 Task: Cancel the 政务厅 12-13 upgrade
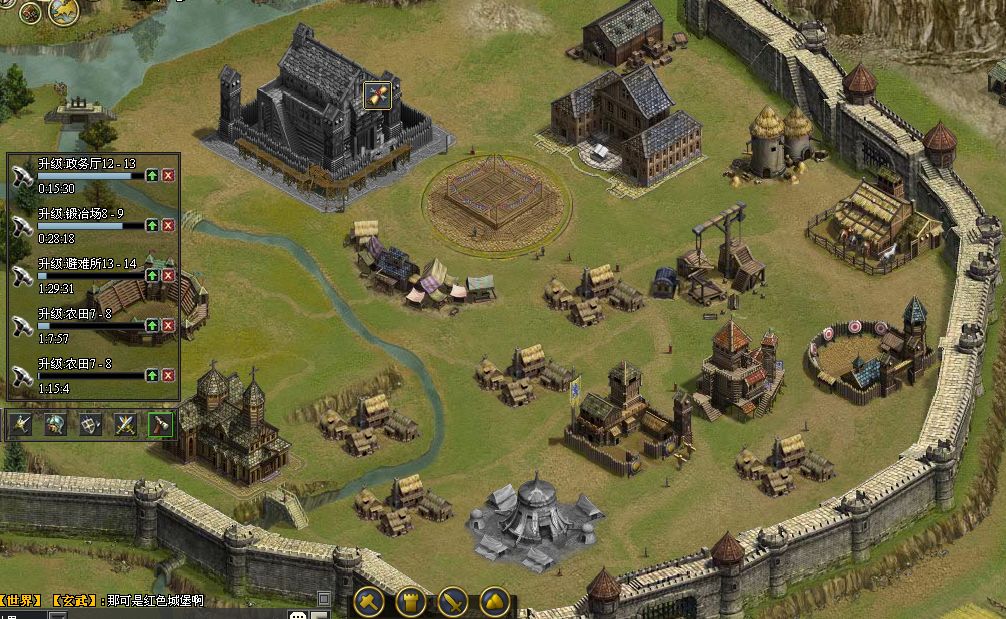(x=168, y=175)
